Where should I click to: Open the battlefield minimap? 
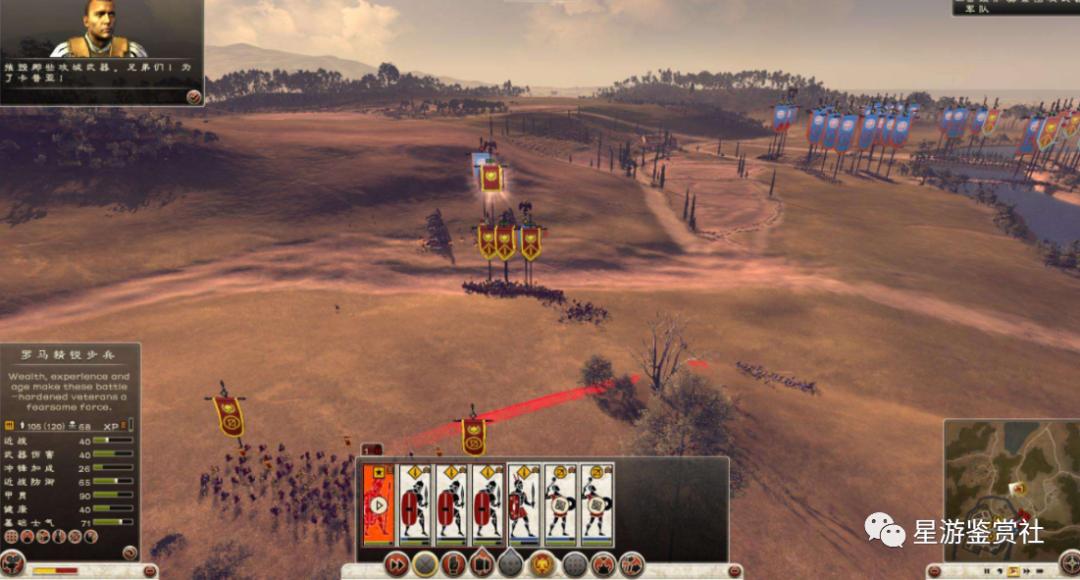coord(1010,480)
